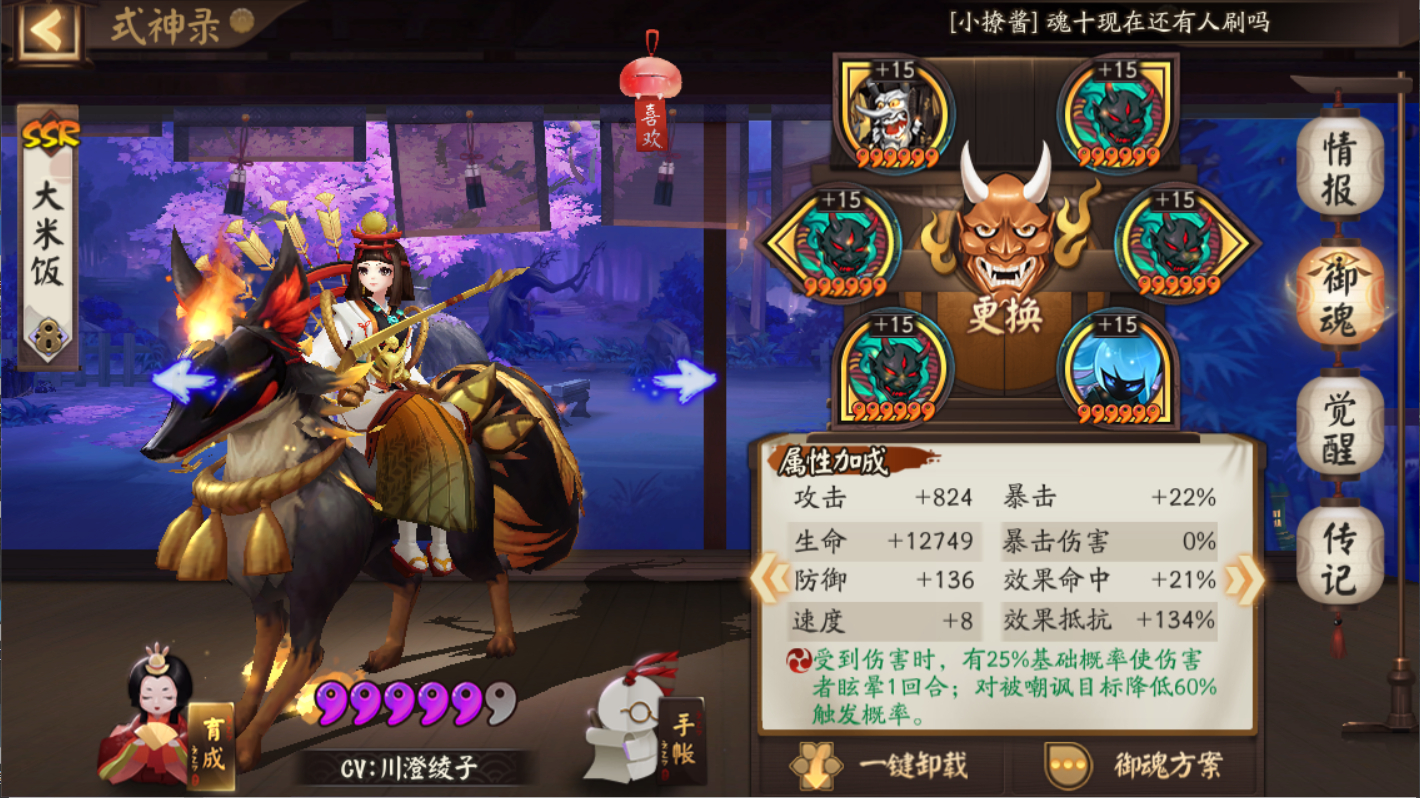Select the middle-right dark mask soul
Image resolution: width=1420 pixels, height=798 pixels.
(x=1168, y=240)
